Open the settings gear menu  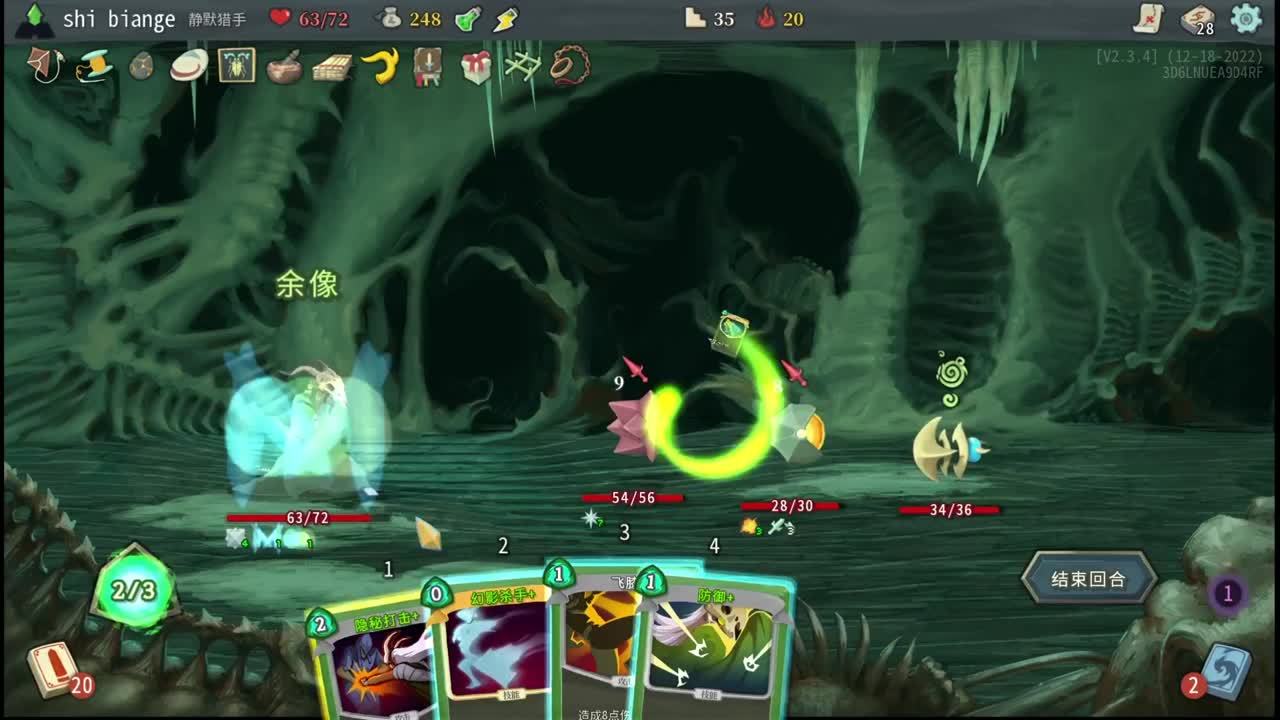tap(1246, 19)
